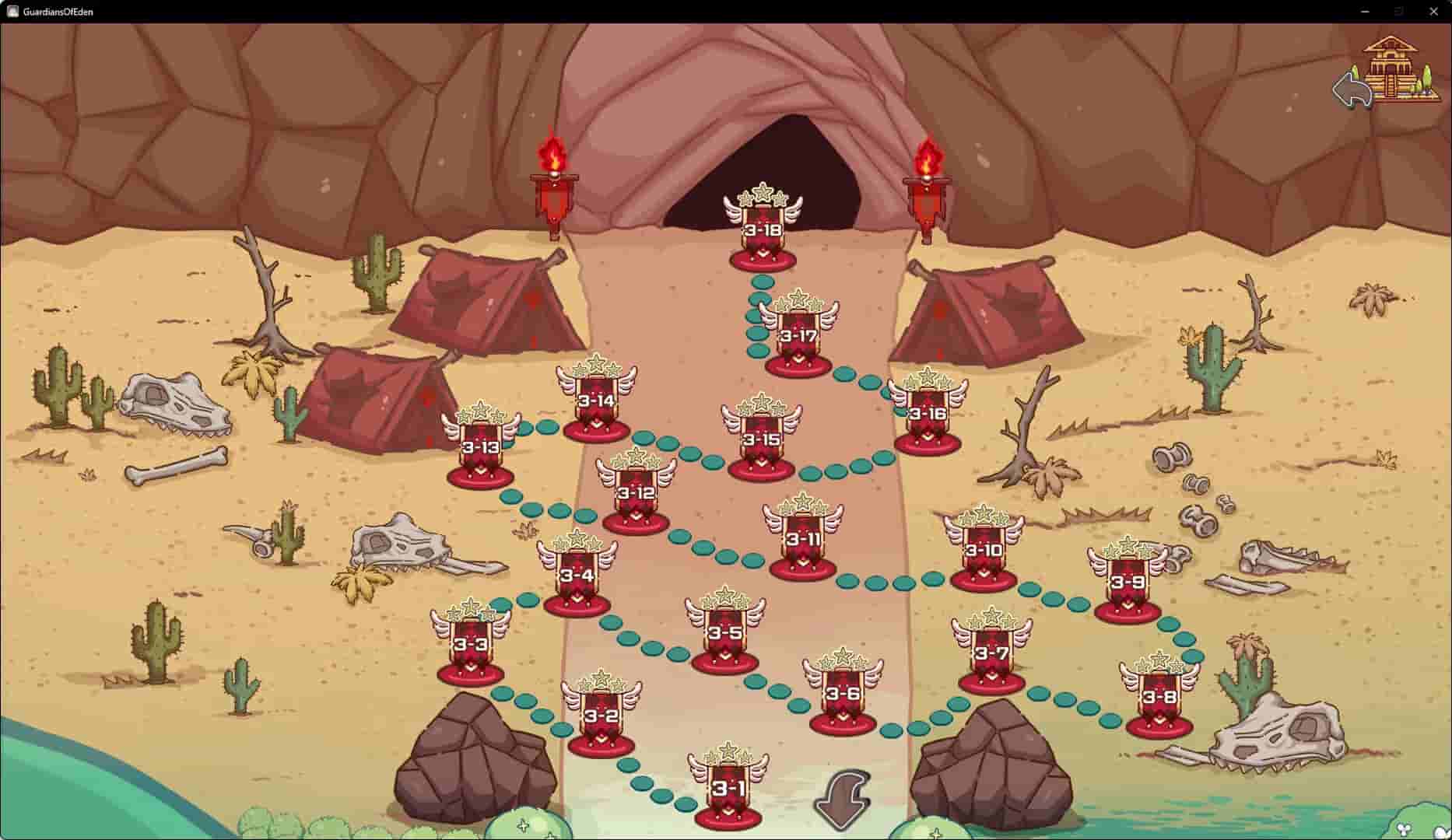The width and height of the screenshot is (1452, 840).
Task: Select level 3-3 on the left
Action: pos(471,645)
